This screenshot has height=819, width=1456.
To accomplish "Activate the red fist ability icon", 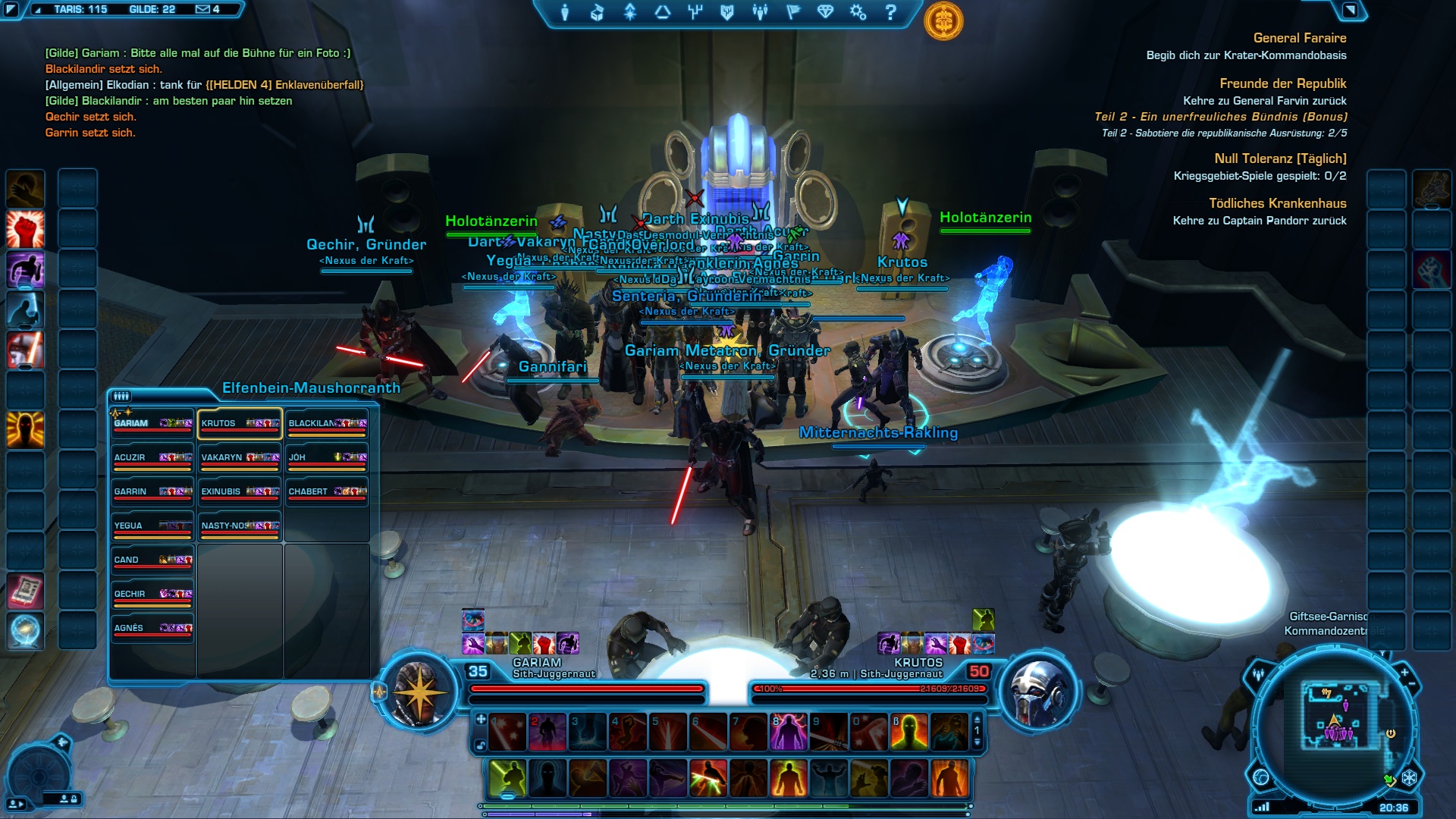I will coord(25,229).
